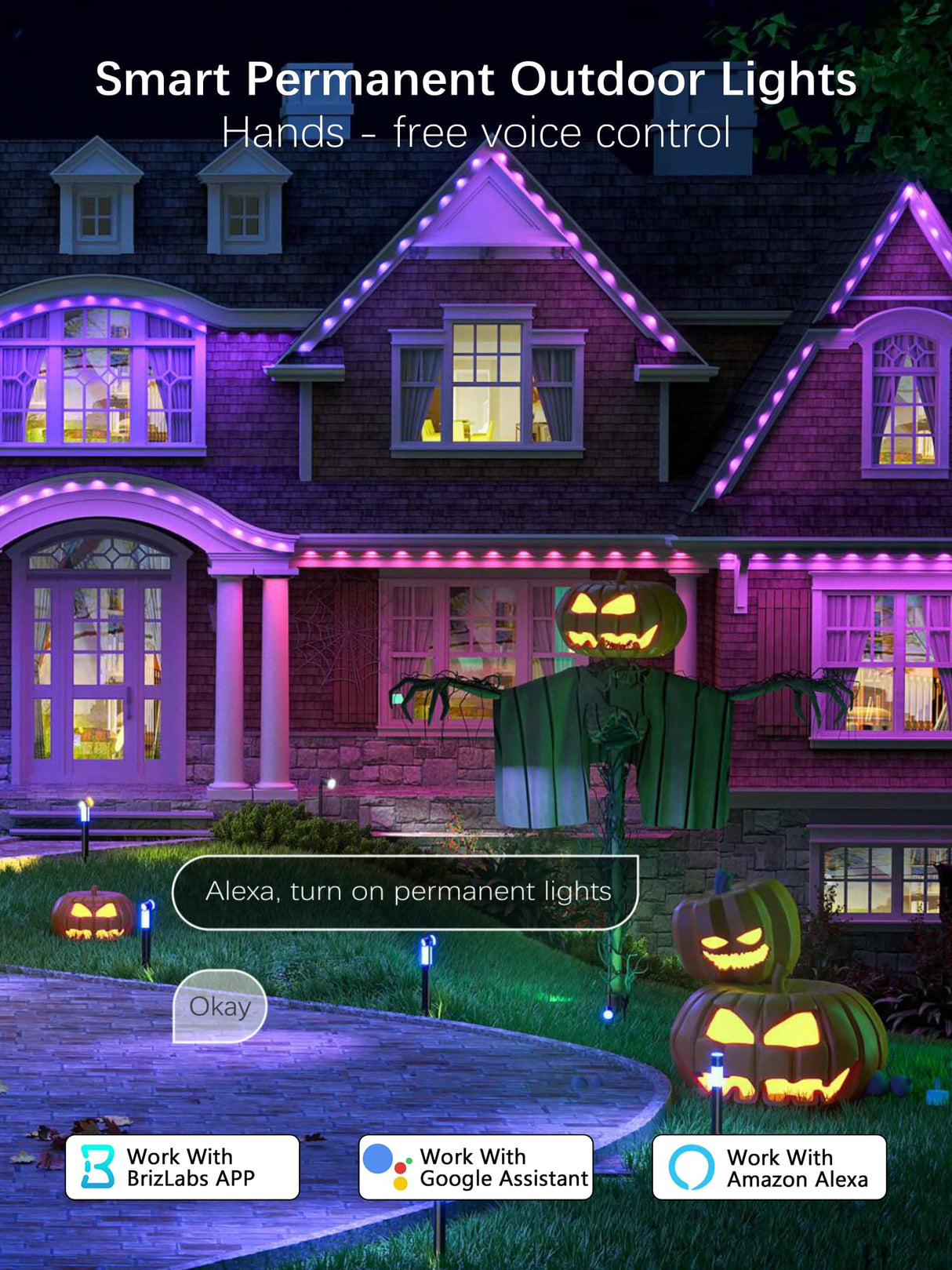The height and width of the screenshot is (1270, 952).
Task: Click the Work With BrizLabs APP badge
Action: point(182,1167)
